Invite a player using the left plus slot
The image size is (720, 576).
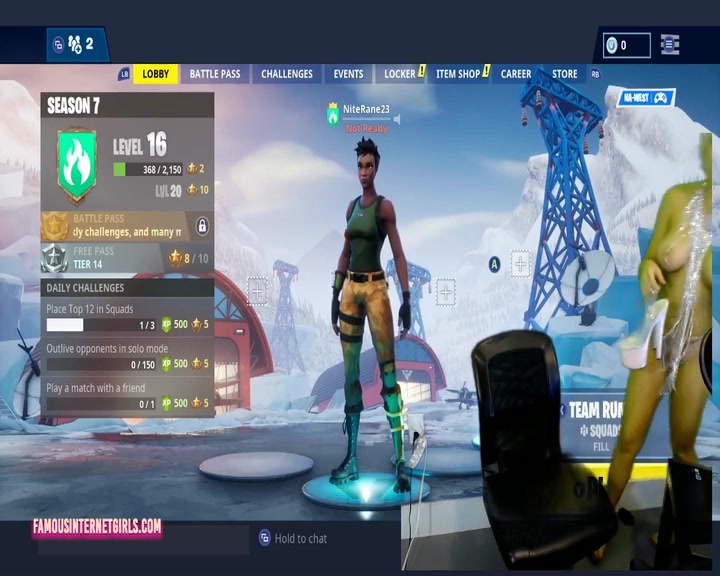coord(257,291)
